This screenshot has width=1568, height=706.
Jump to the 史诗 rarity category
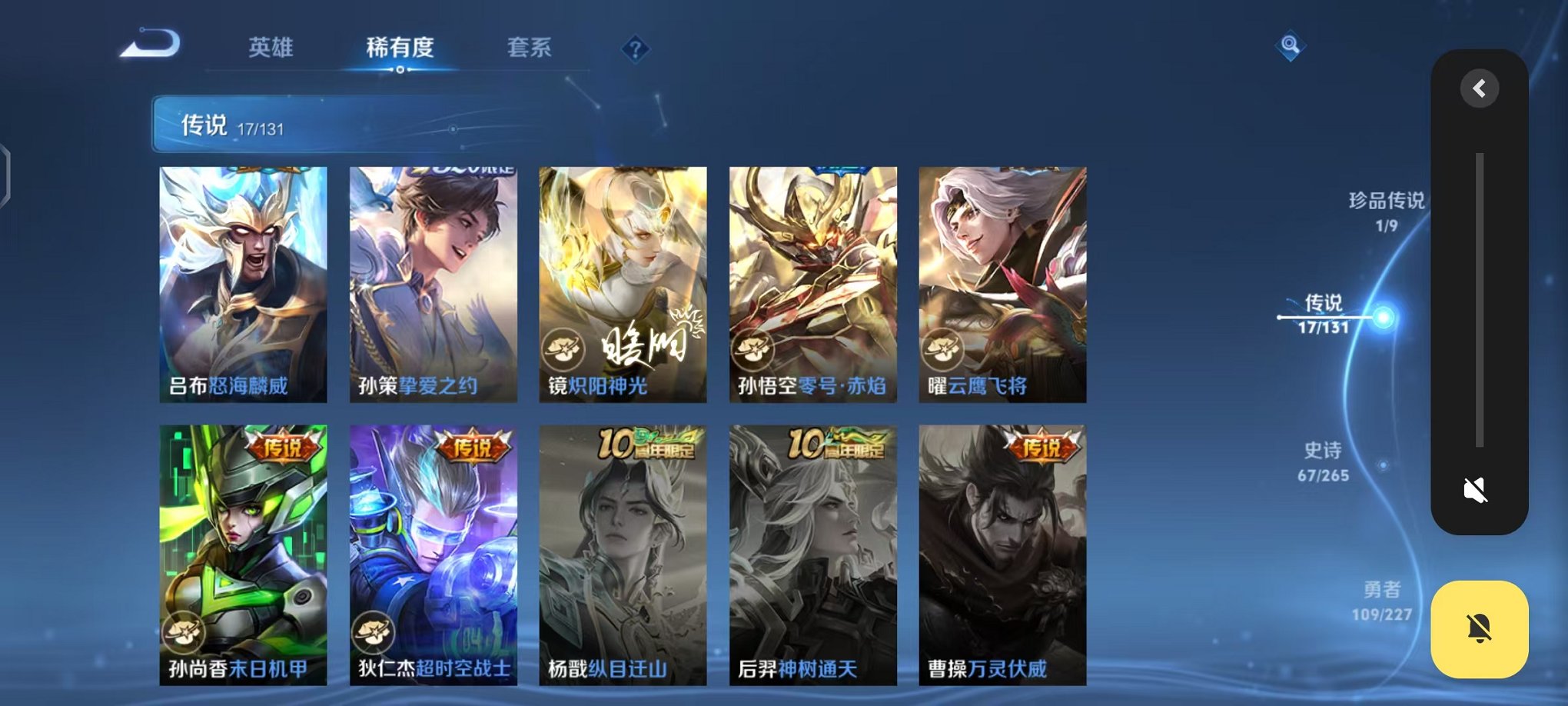[x=1325, y=463]
